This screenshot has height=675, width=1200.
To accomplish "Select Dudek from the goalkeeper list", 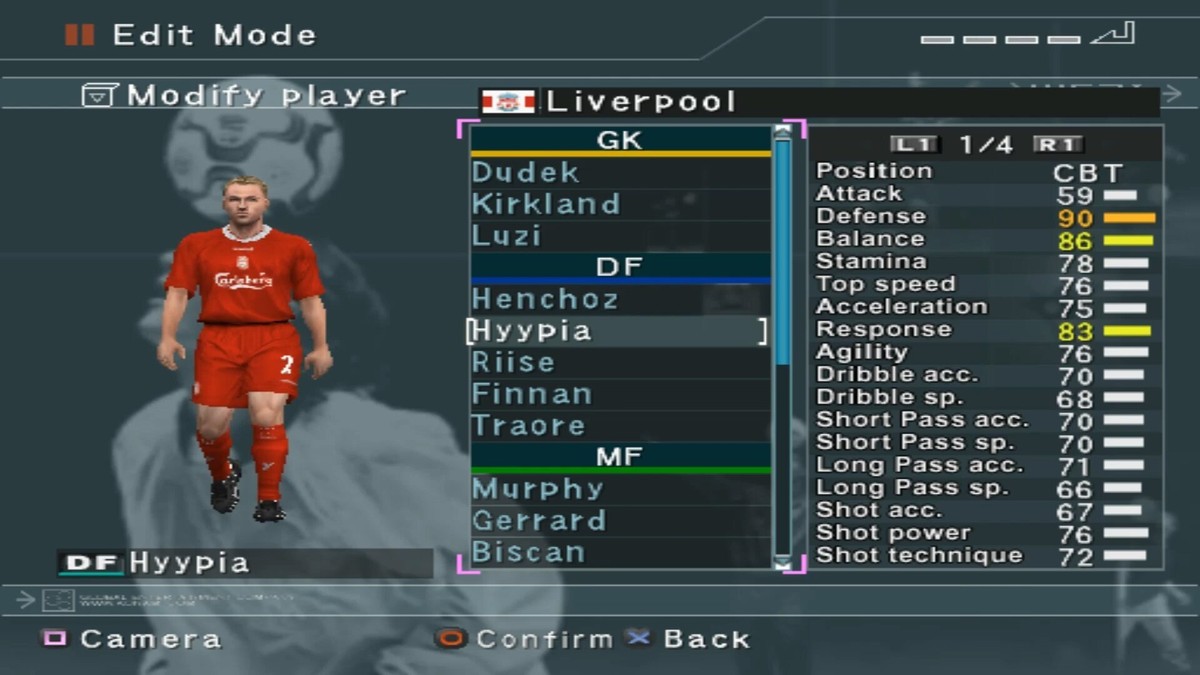I will [525, 172].
